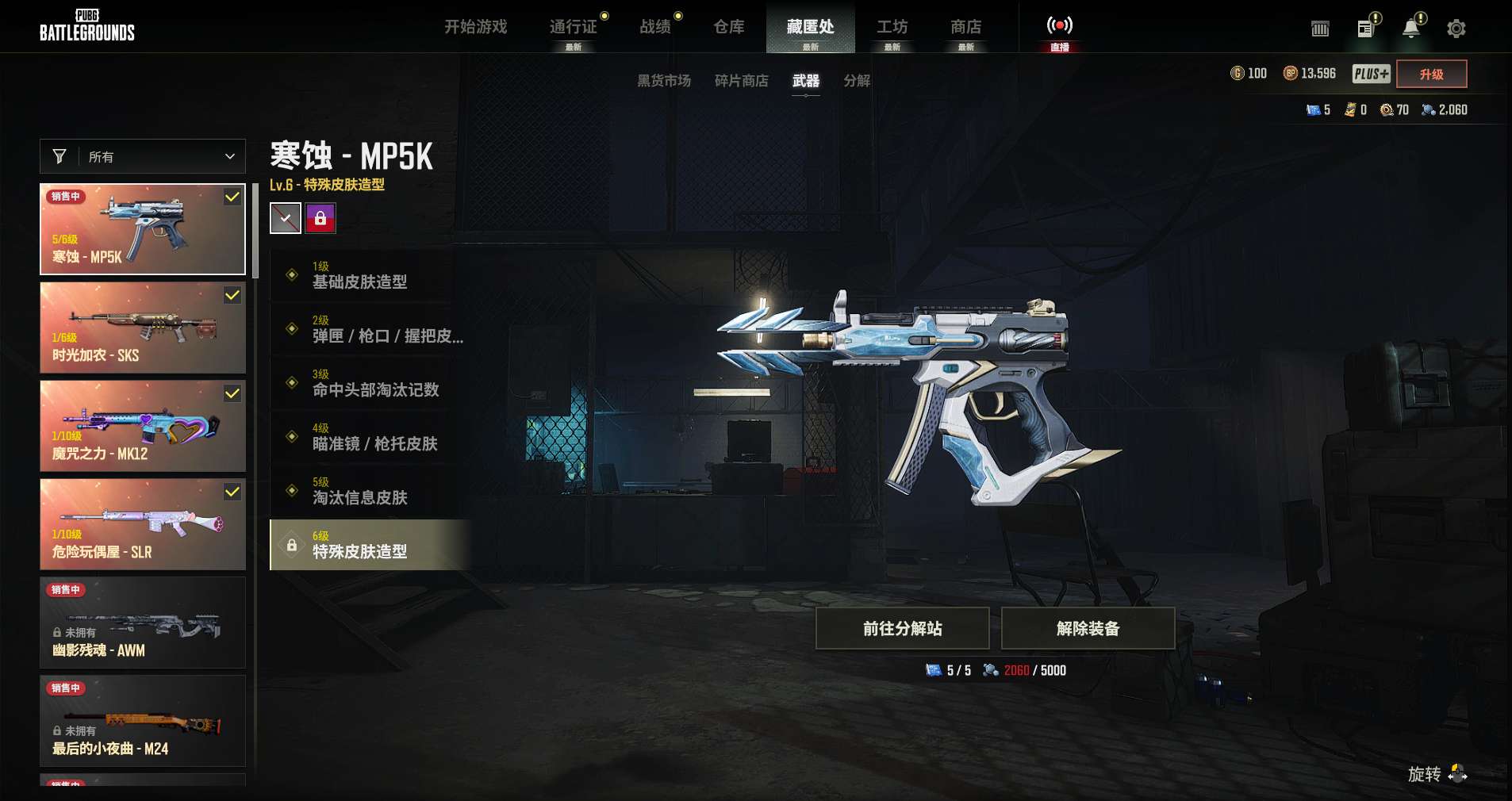The image size is (1512, 801).
Task: Switch to the 黑货市场 sub-tab
Action: 664,81
